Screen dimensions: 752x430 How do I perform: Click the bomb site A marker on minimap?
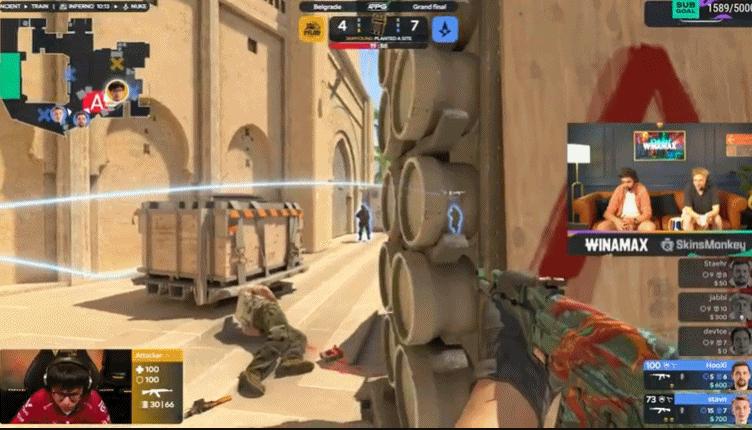pyautogui.click(x=95, y=101)
